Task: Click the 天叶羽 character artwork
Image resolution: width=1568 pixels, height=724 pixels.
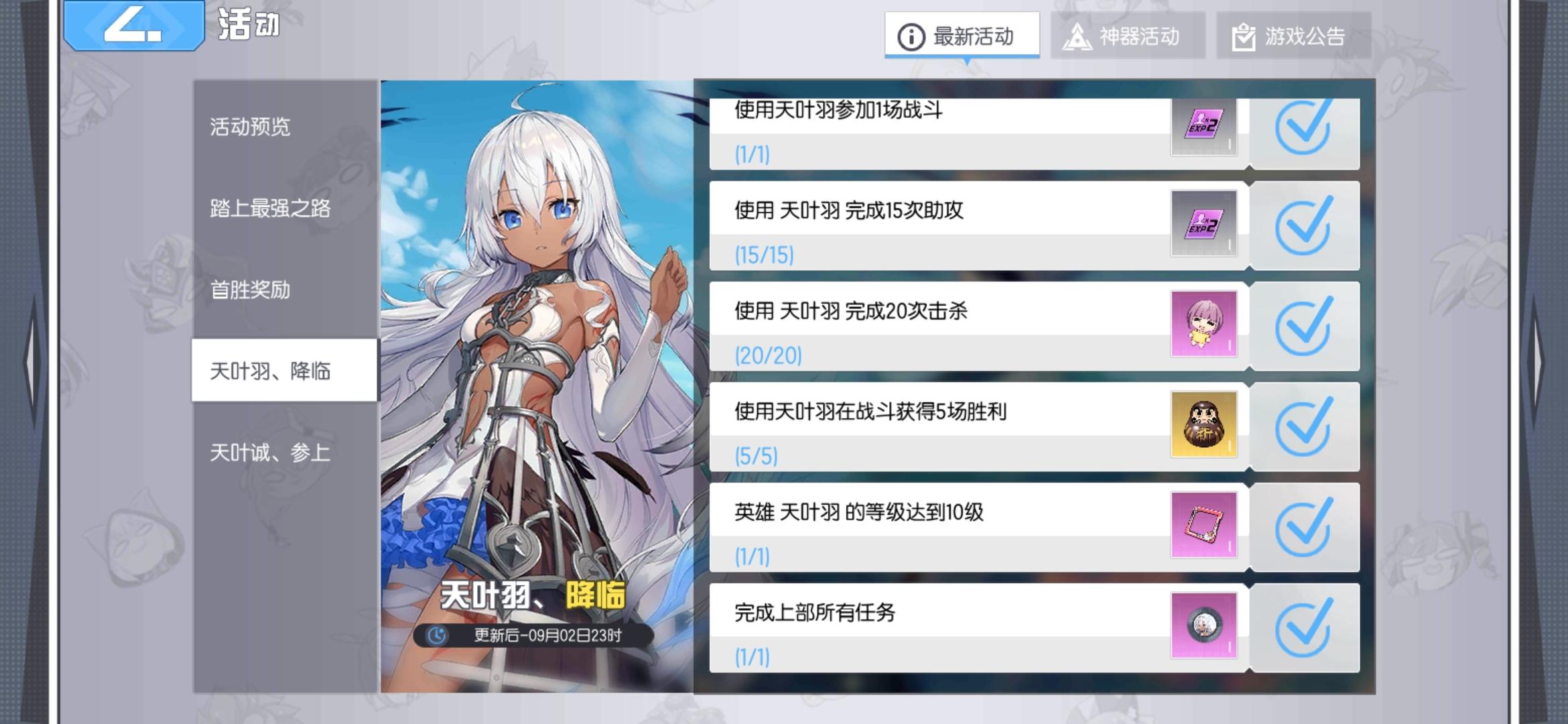Action: point(536,335)
